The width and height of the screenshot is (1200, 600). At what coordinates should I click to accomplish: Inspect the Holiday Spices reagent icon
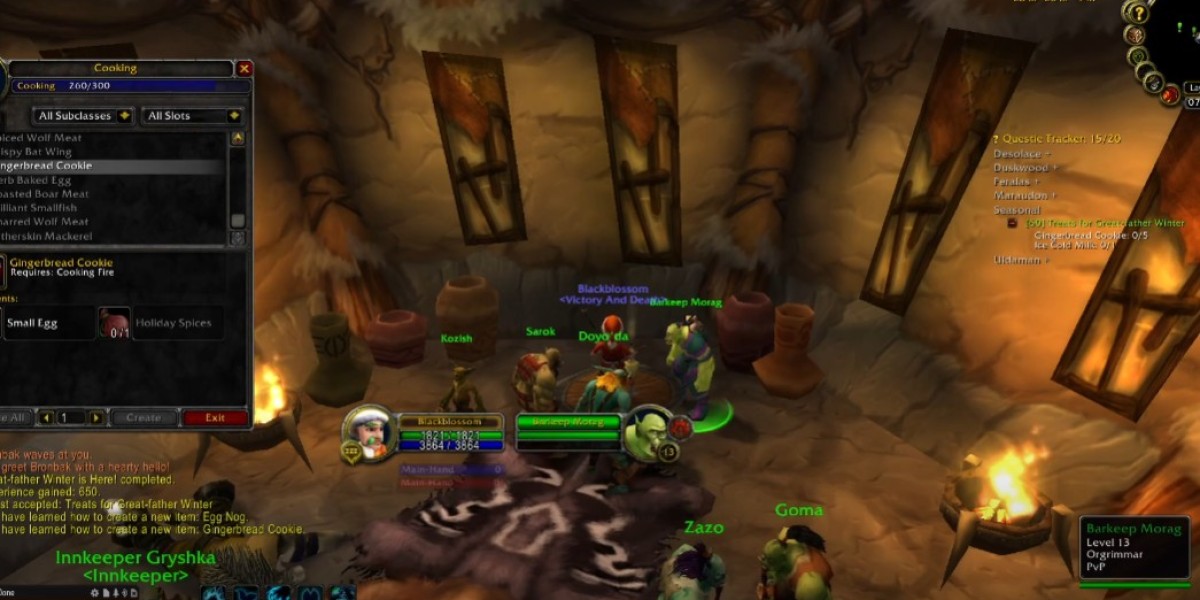[x=114, y=323]
